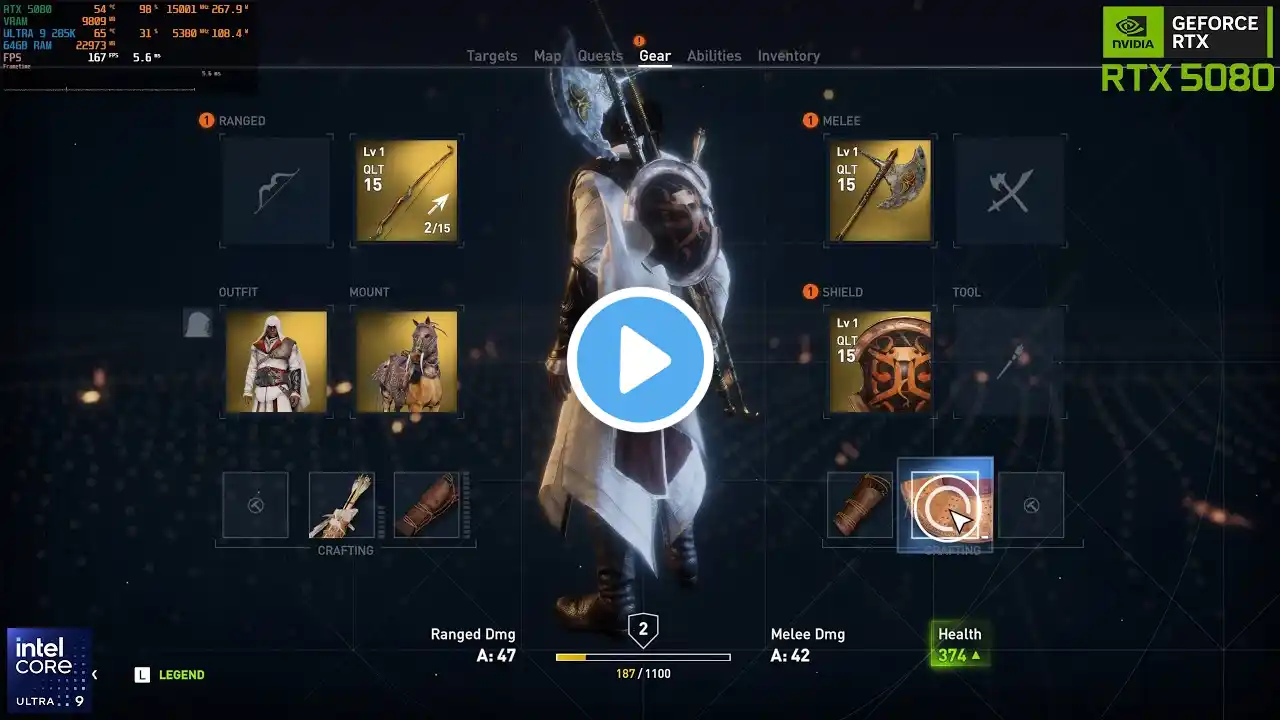Toggle the hood icon beside the outfit
Screen dimensions: 1280x720
tap(197, 323)
